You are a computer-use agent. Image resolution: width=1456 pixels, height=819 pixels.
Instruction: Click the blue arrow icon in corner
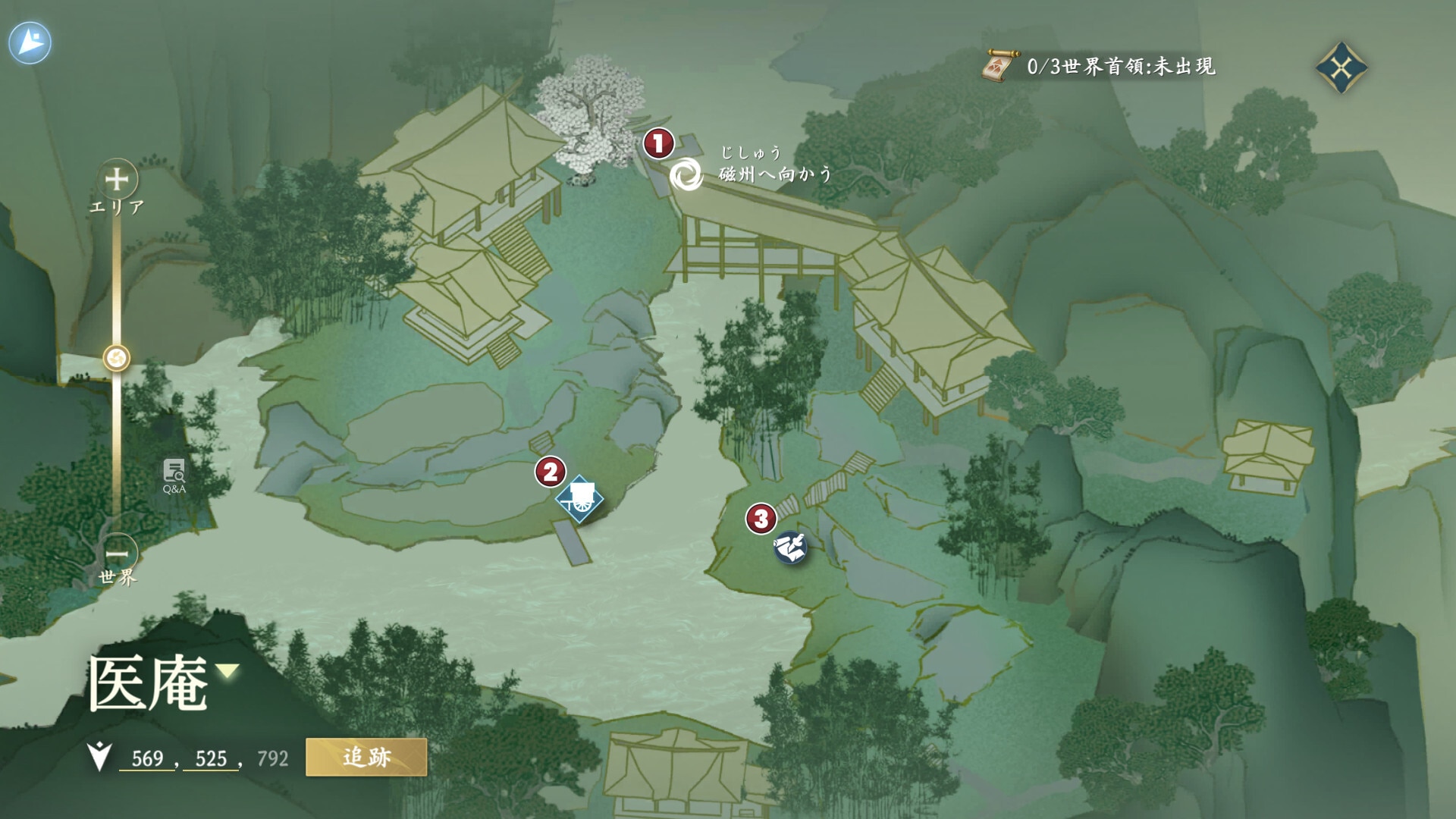(30, 42)
